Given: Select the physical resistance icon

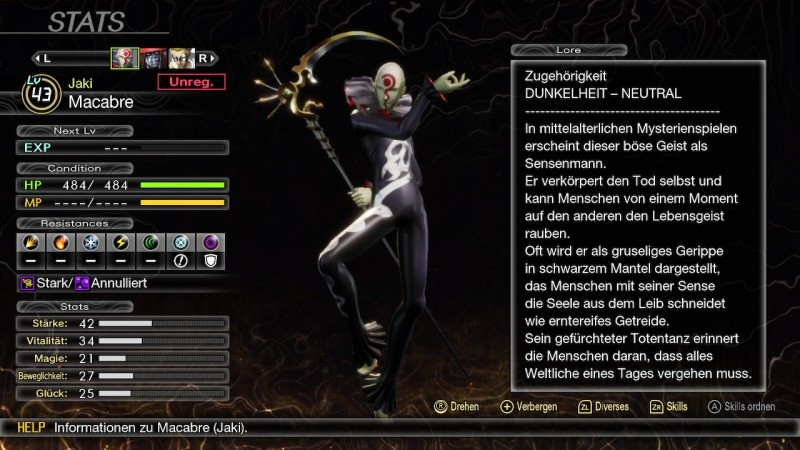Looking at the screenshot, I should tap(30, 242).
